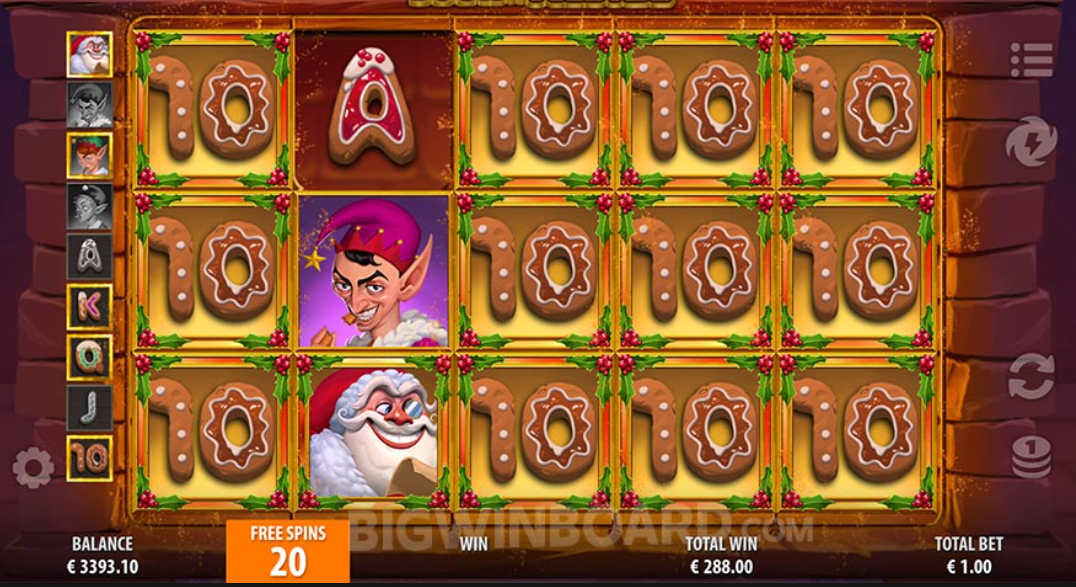Choose the Q symbol in the tracker
1076x587 pixels.
pos(89,357)
